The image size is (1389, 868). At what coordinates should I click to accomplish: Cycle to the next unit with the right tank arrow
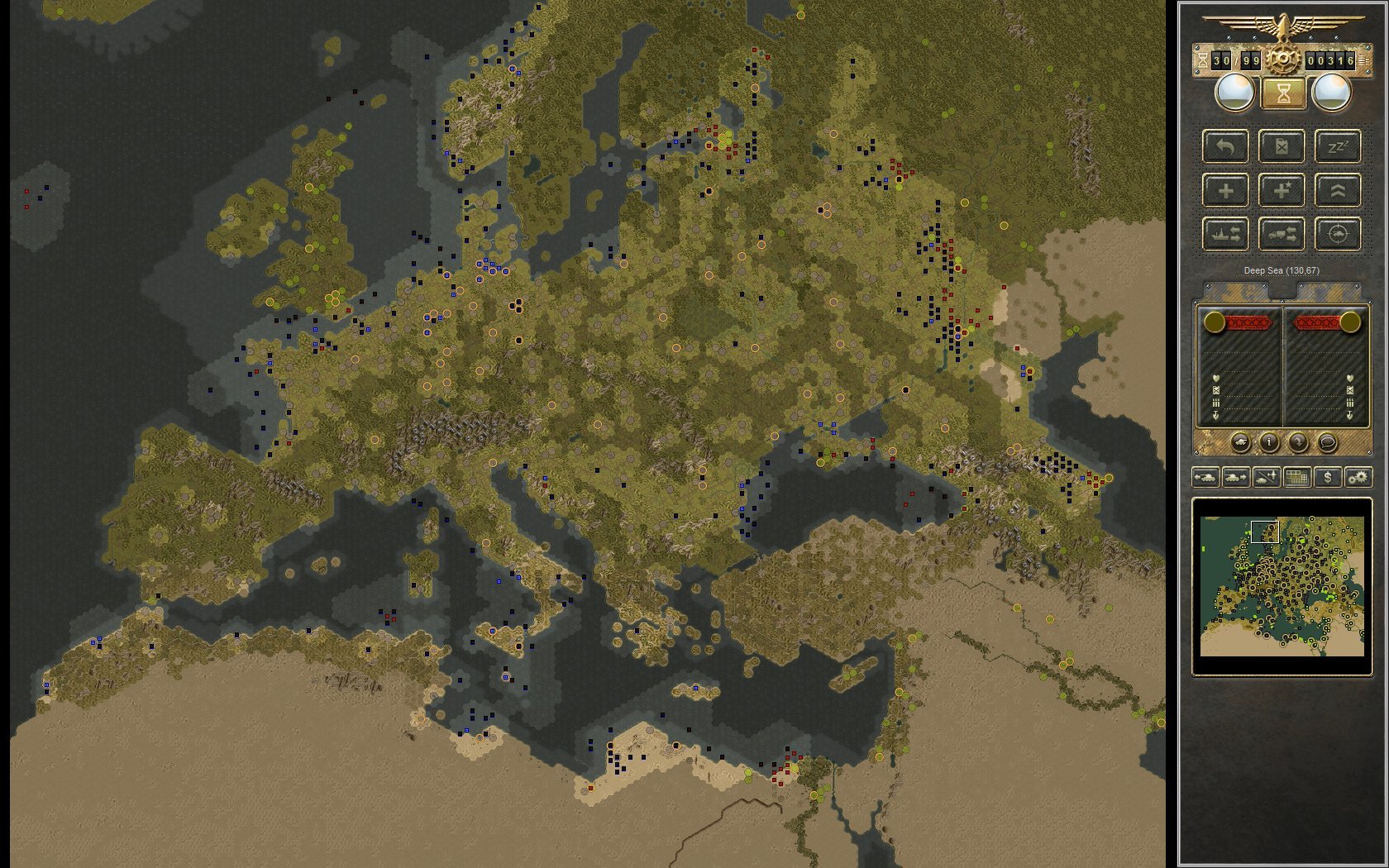[1234, 478]
